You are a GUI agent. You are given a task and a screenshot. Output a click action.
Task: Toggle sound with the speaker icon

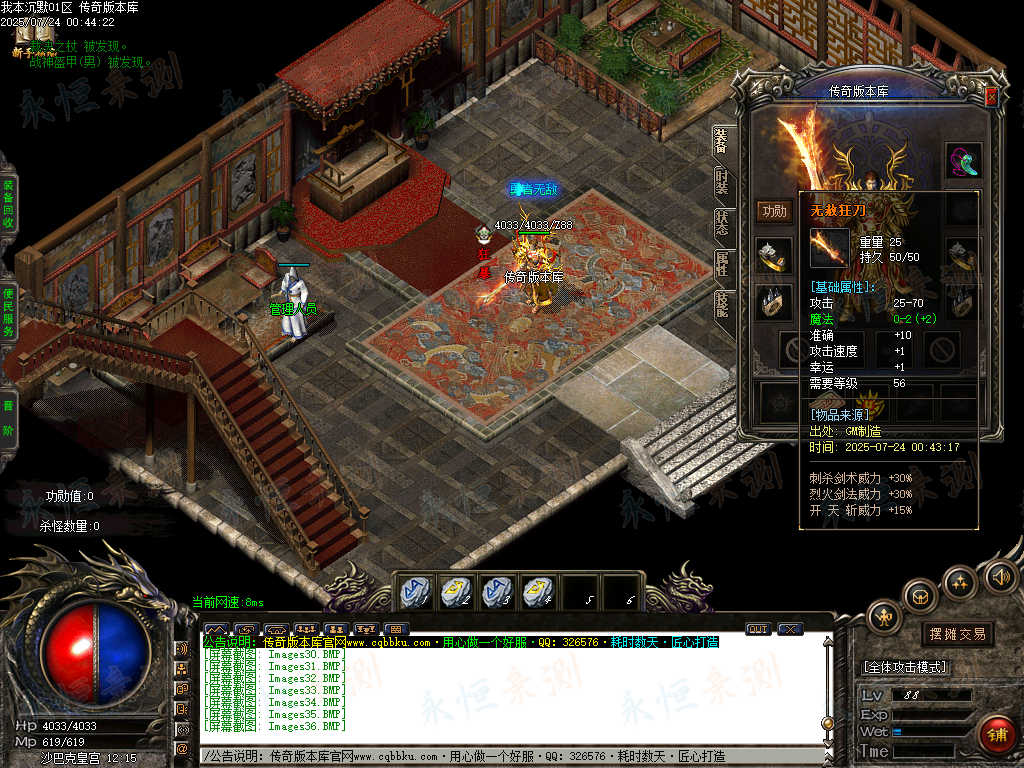[x=999, y=575]
